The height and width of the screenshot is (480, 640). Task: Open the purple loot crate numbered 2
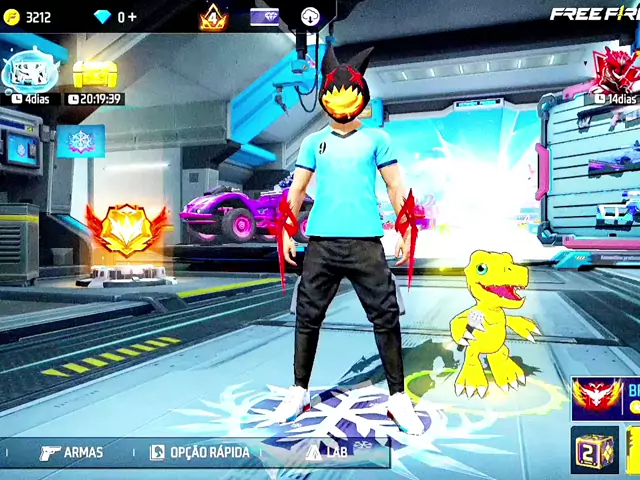click(x=593, y=450)
